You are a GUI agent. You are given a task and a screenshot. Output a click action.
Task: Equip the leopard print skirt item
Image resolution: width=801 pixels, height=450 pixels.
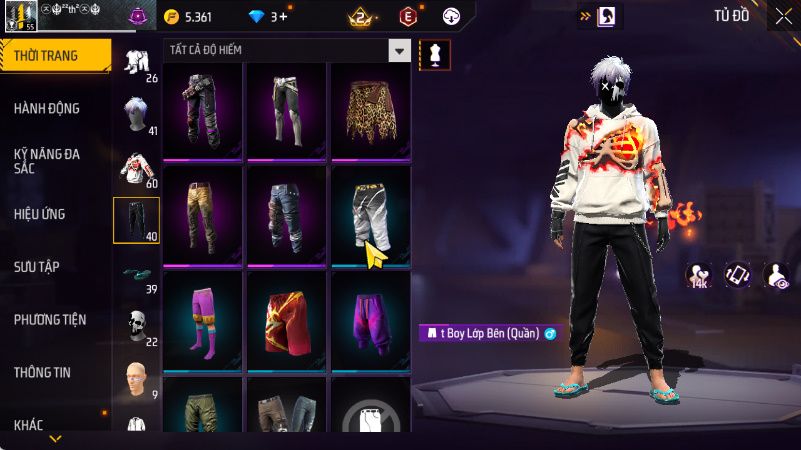tap(370, 112)
